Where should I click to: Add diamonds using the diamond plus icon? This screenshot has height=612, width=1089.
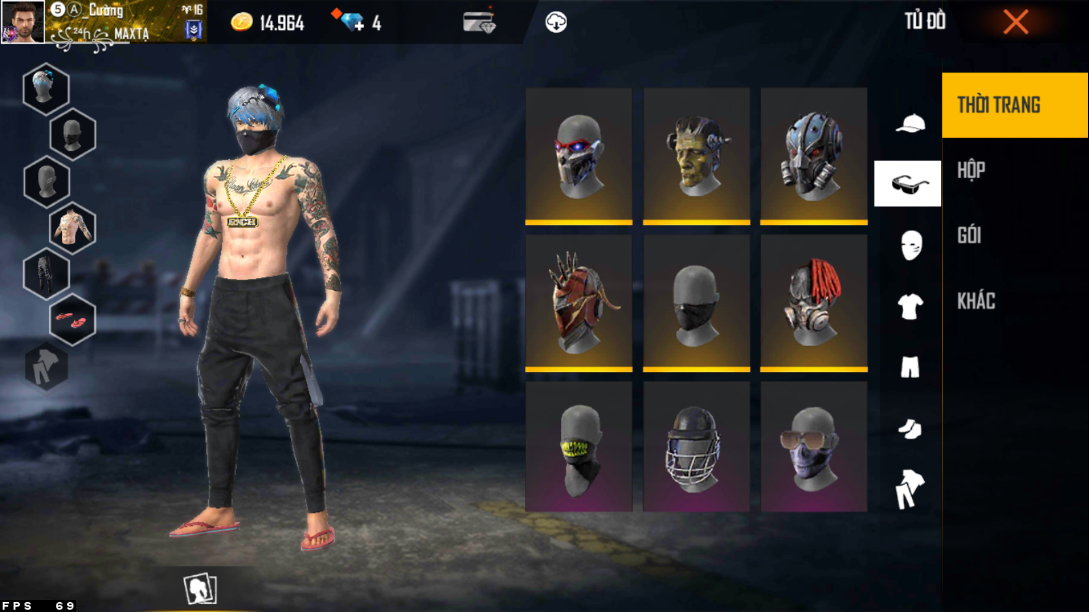click(353, 22)
